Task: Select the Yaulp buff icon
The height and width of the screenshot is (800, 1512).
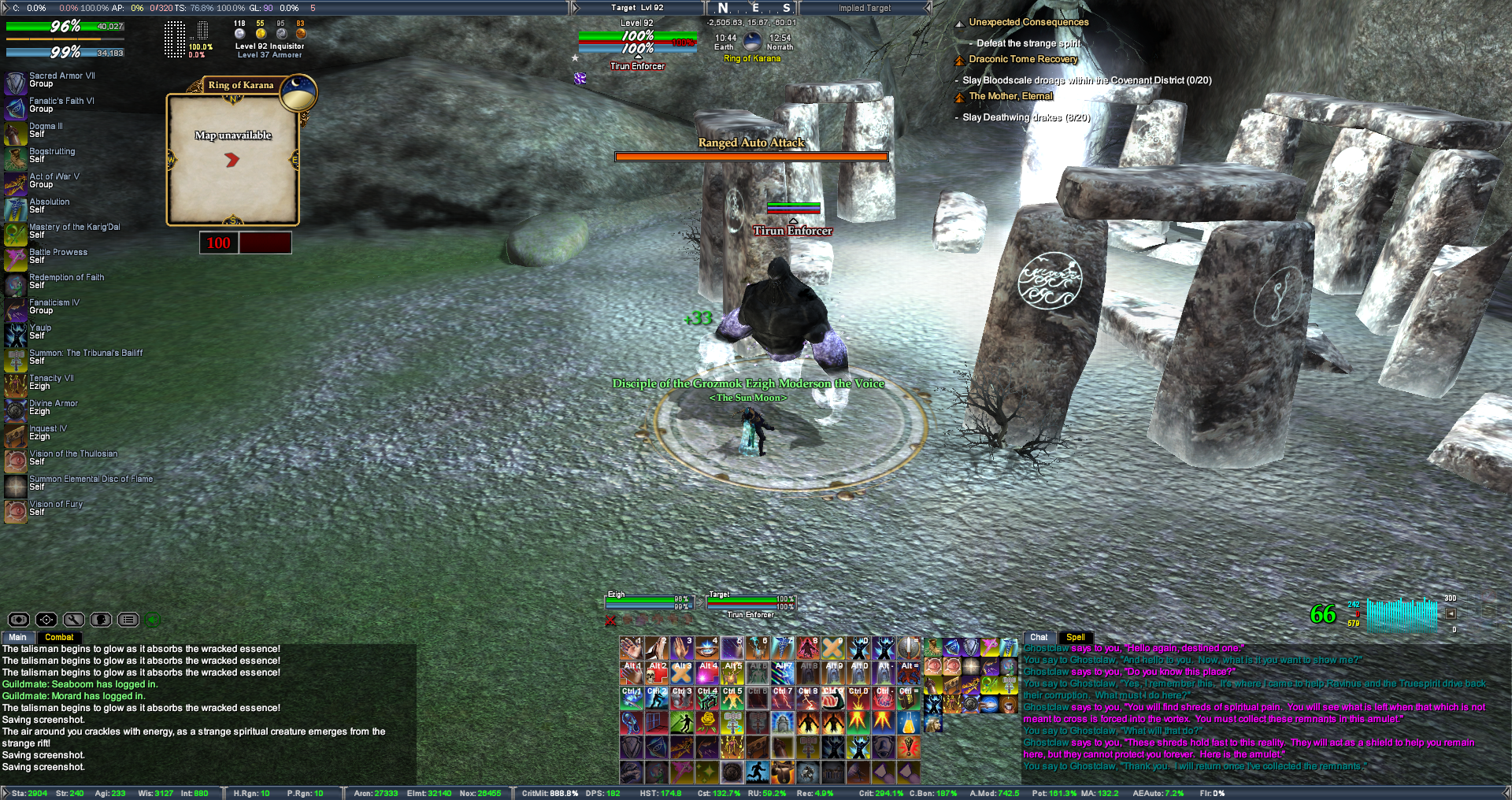Action: point(15,332)
